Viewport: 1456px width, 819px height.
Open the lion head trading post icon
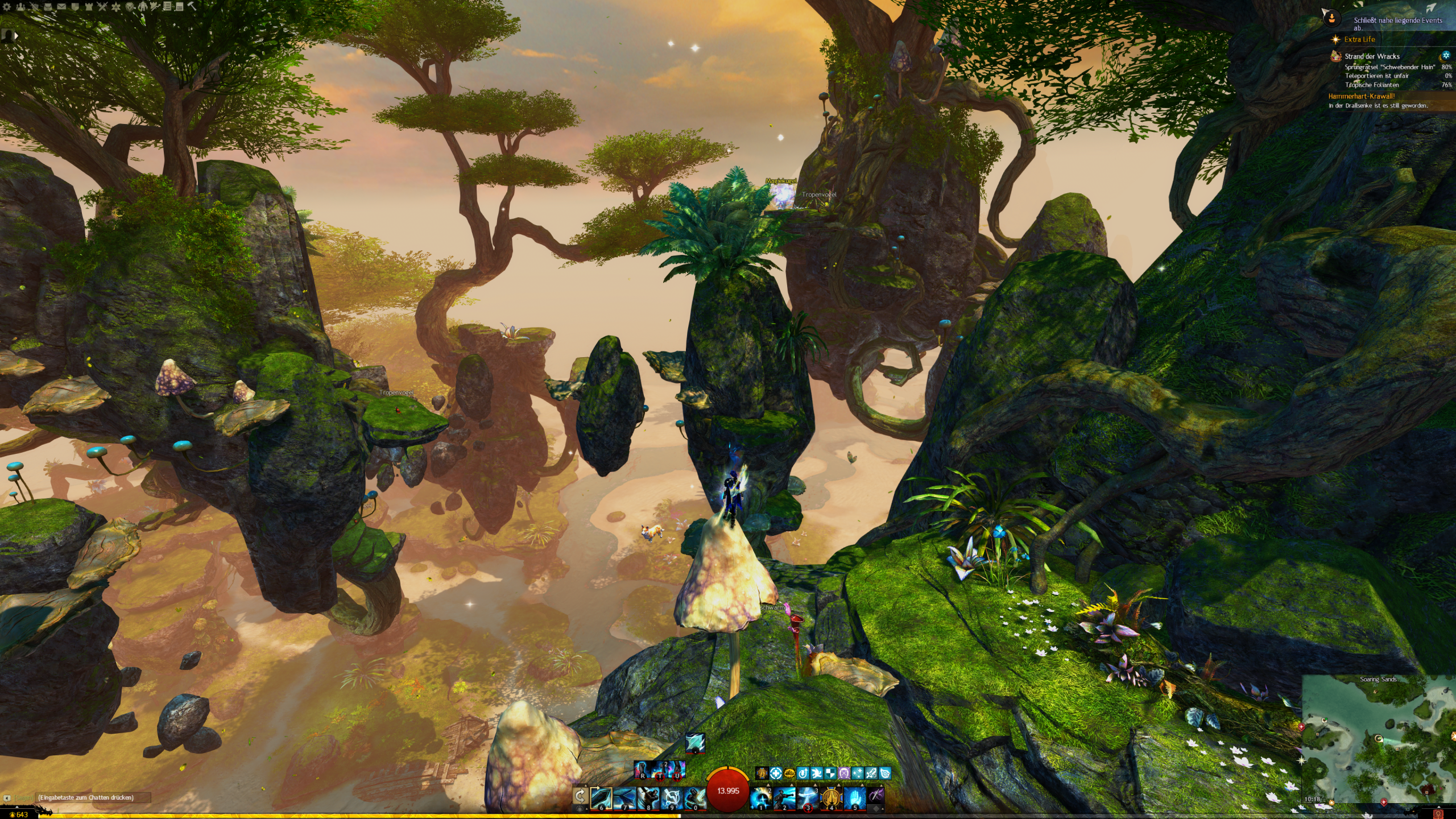click(130, 7)
